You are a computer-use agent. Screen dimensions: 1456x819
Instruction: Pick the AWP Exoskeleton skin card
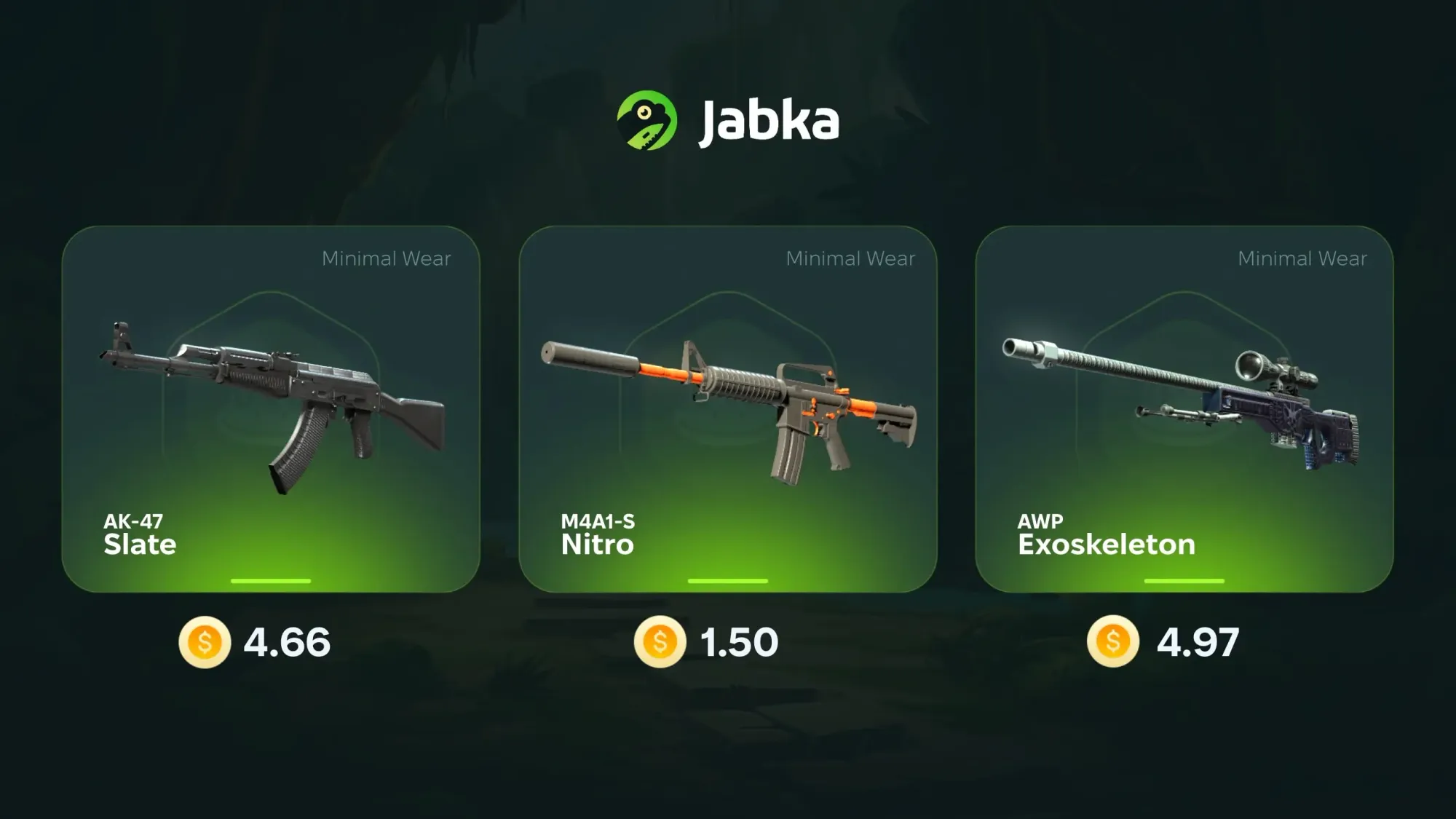click(1184, 408)
